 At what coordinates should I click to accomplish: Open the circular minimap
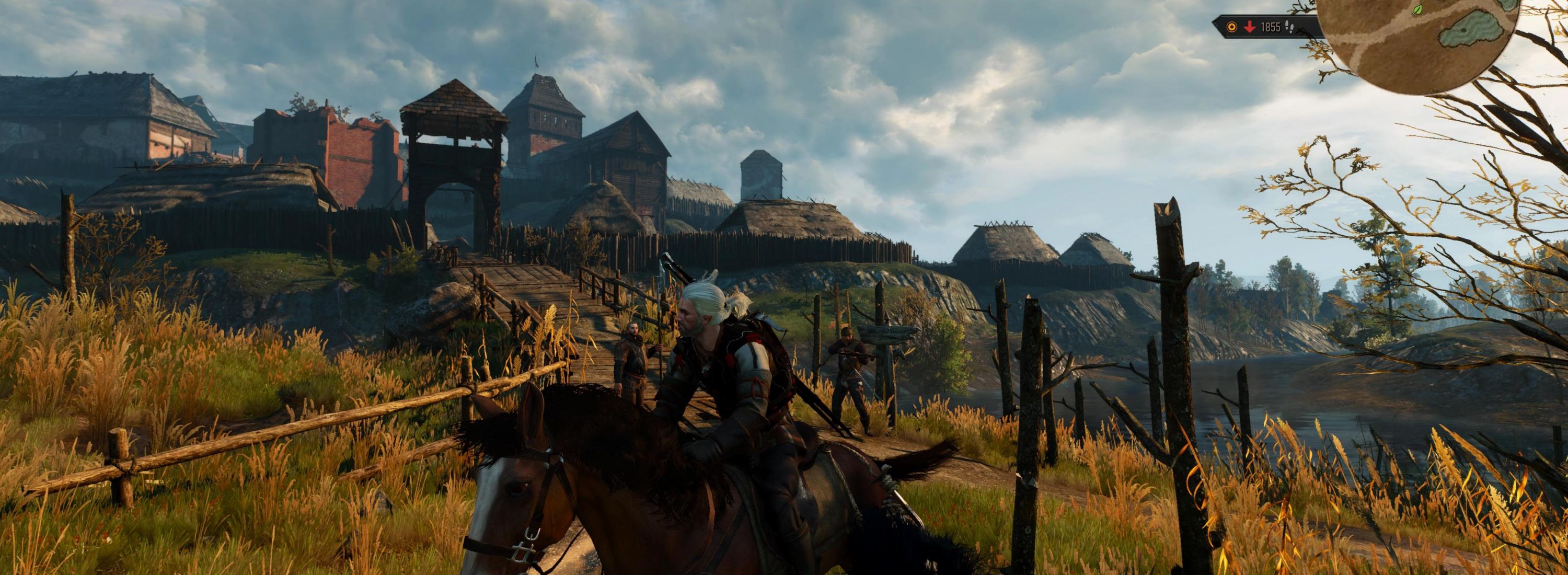(x=1419, y=42)
